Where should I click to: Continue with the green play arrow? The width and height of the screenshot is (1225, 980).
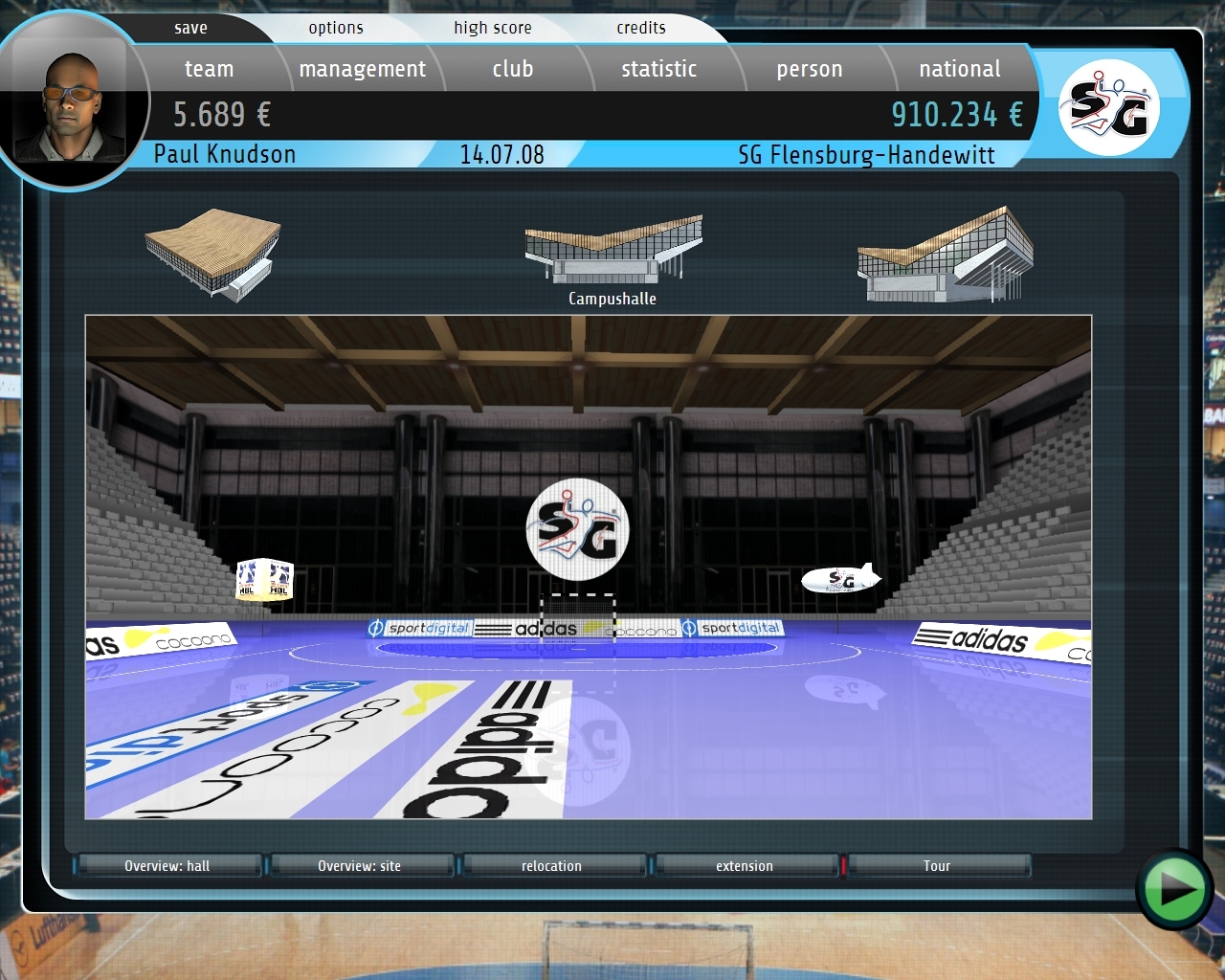pyautogui.click(x=1173, y=889)
